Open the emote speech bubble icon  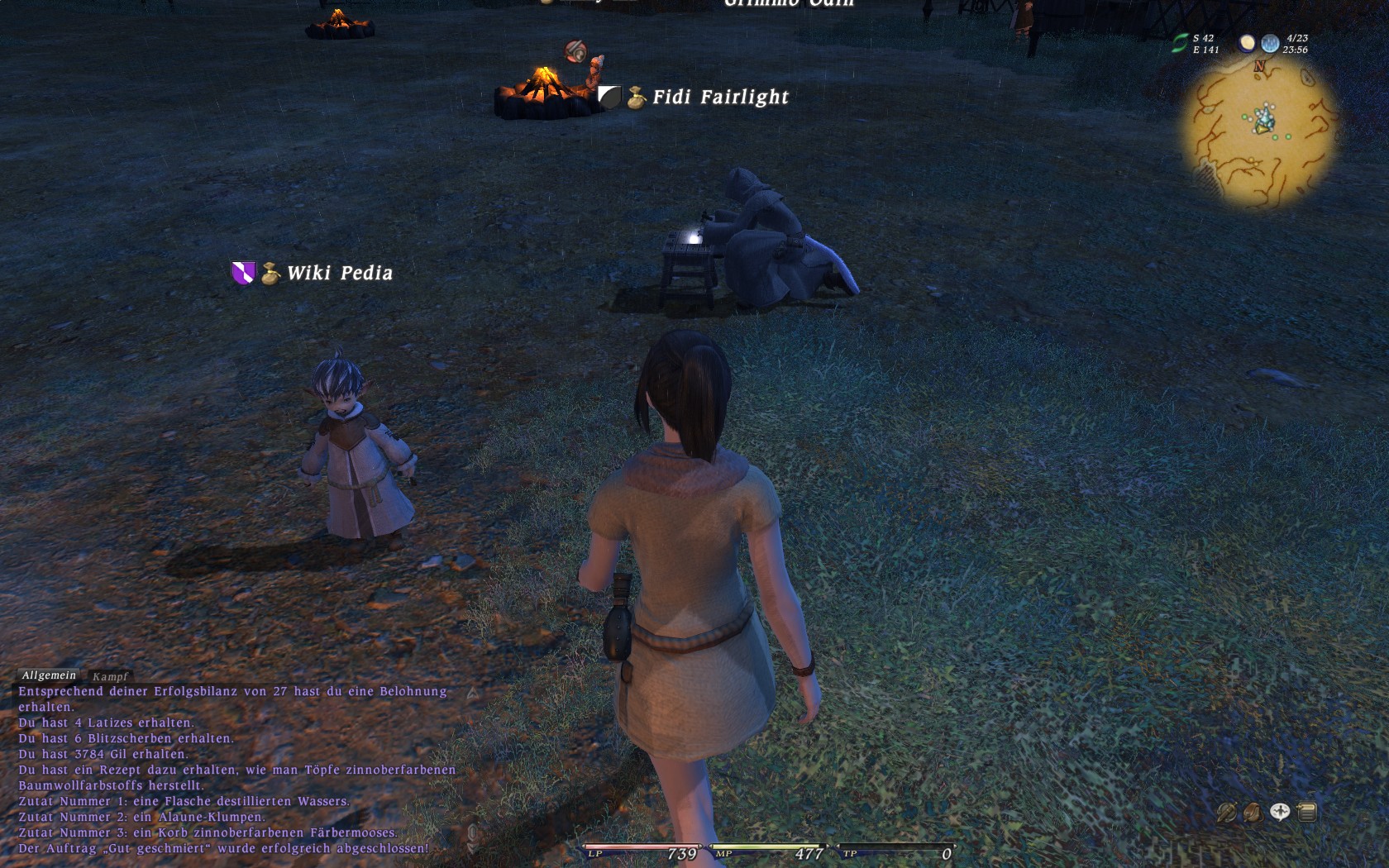tap(1280, 812)
